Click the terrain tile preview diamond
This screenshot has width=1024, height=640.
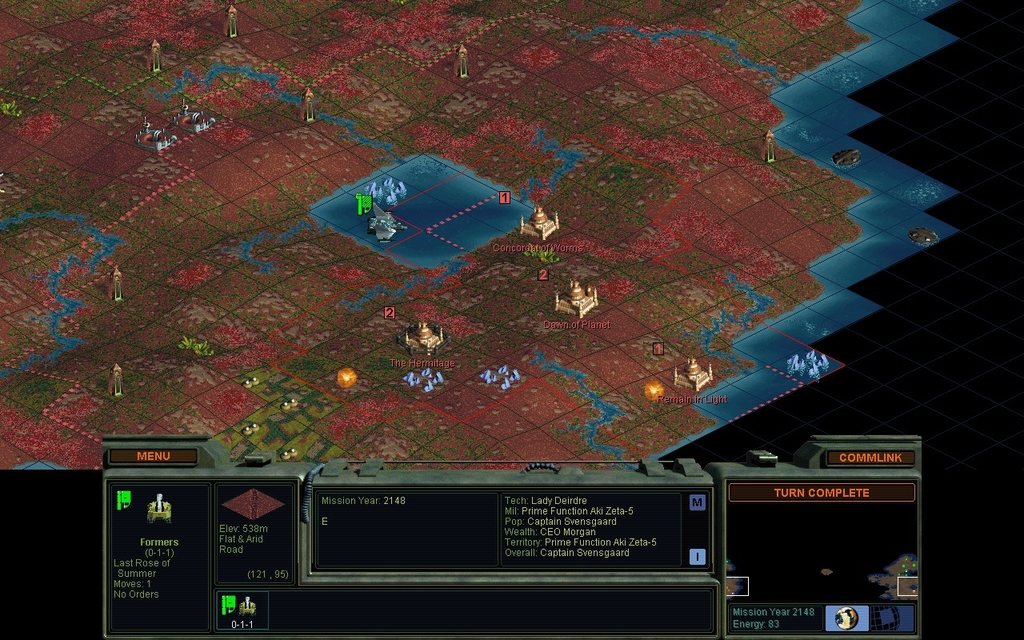coord(254,504)
